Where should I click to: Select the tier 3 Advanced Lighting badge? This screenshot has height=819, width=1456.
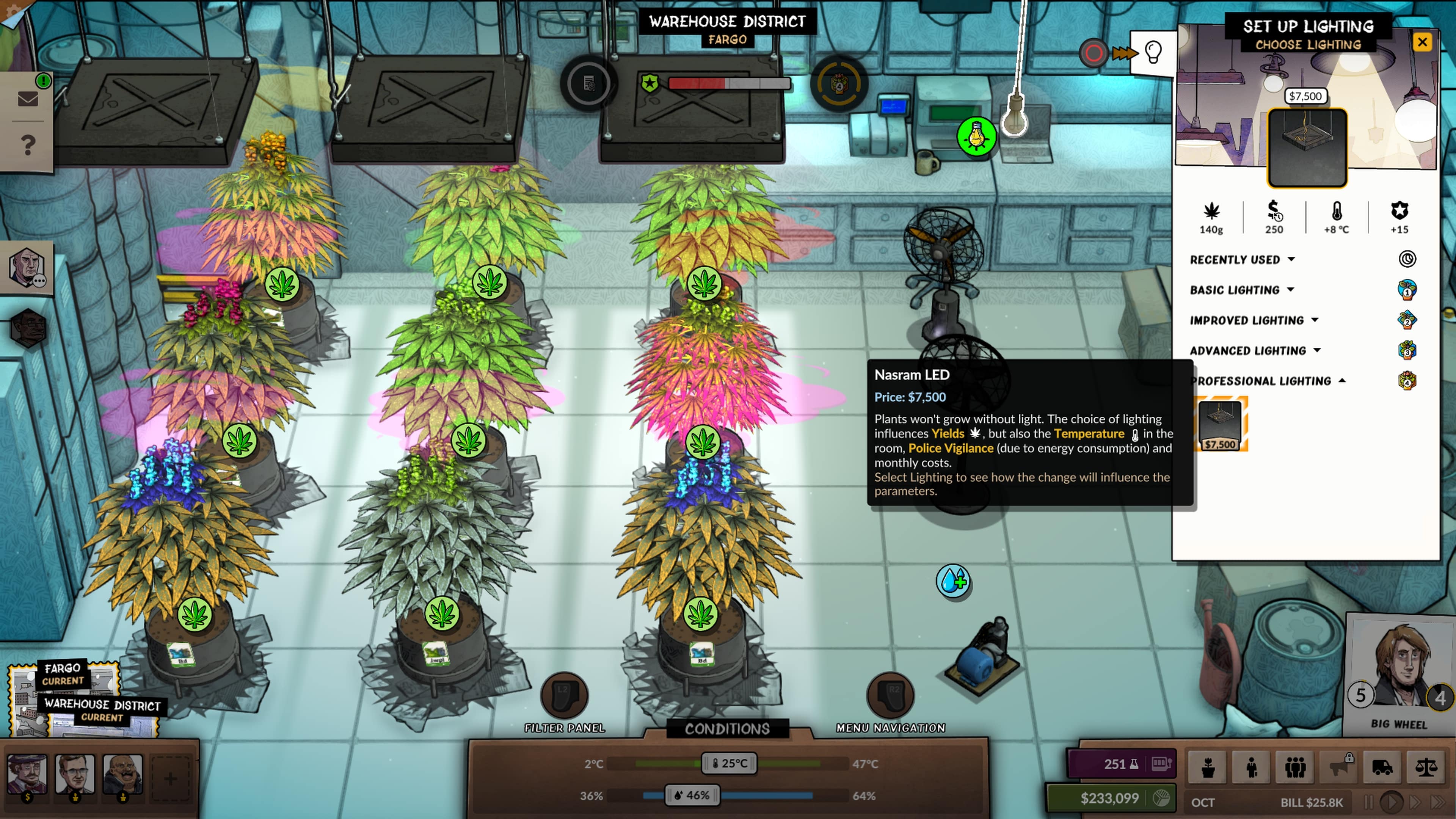point(1407,350)
